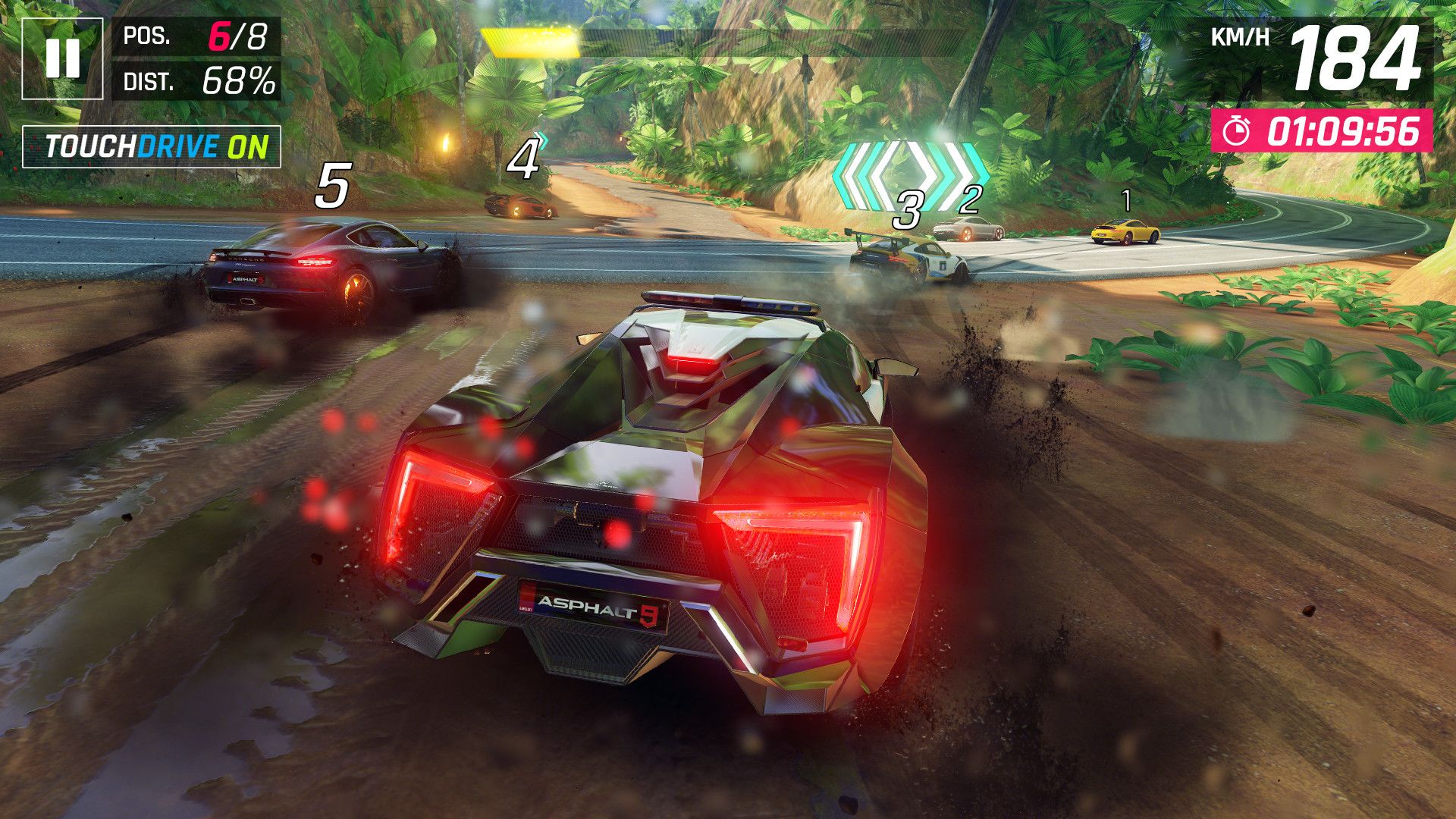Viewport: 1456px width, 819px height.
Task: Click the yellow nitro gauge at top center
Action: (x=529, y=42)
